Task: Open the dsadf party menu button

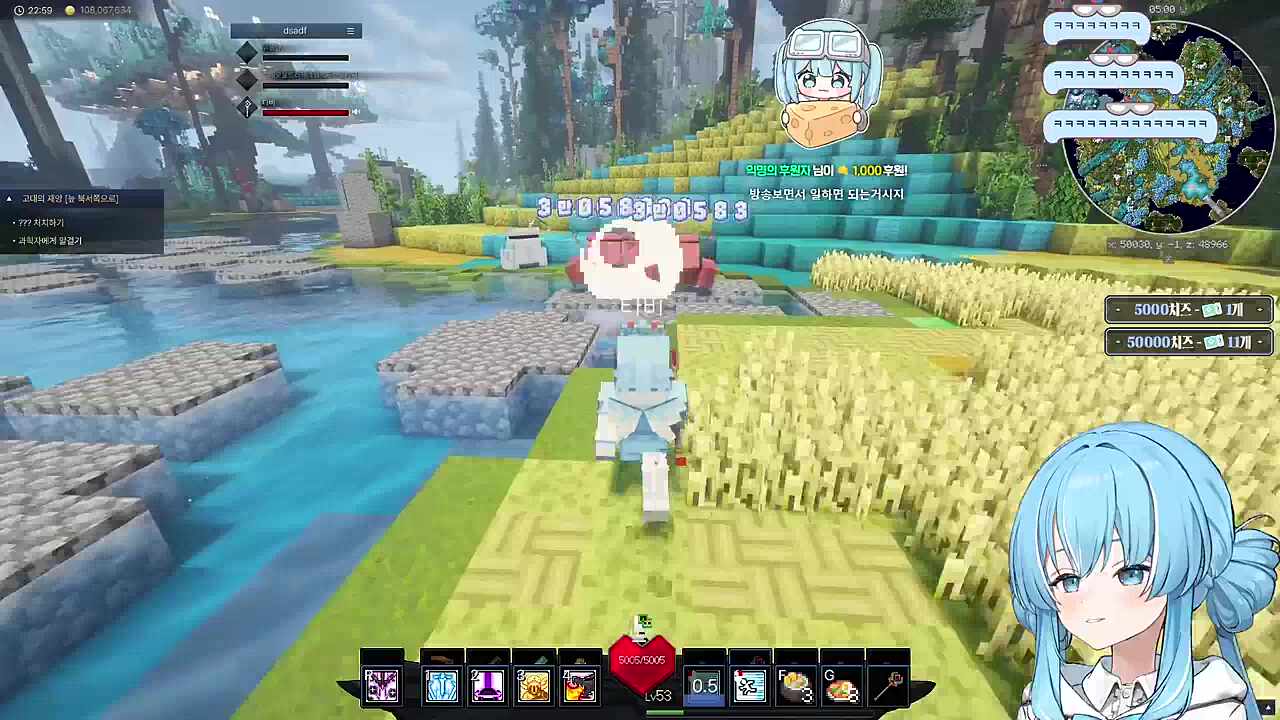Action: pyautogui.click(x=350, y=31)
